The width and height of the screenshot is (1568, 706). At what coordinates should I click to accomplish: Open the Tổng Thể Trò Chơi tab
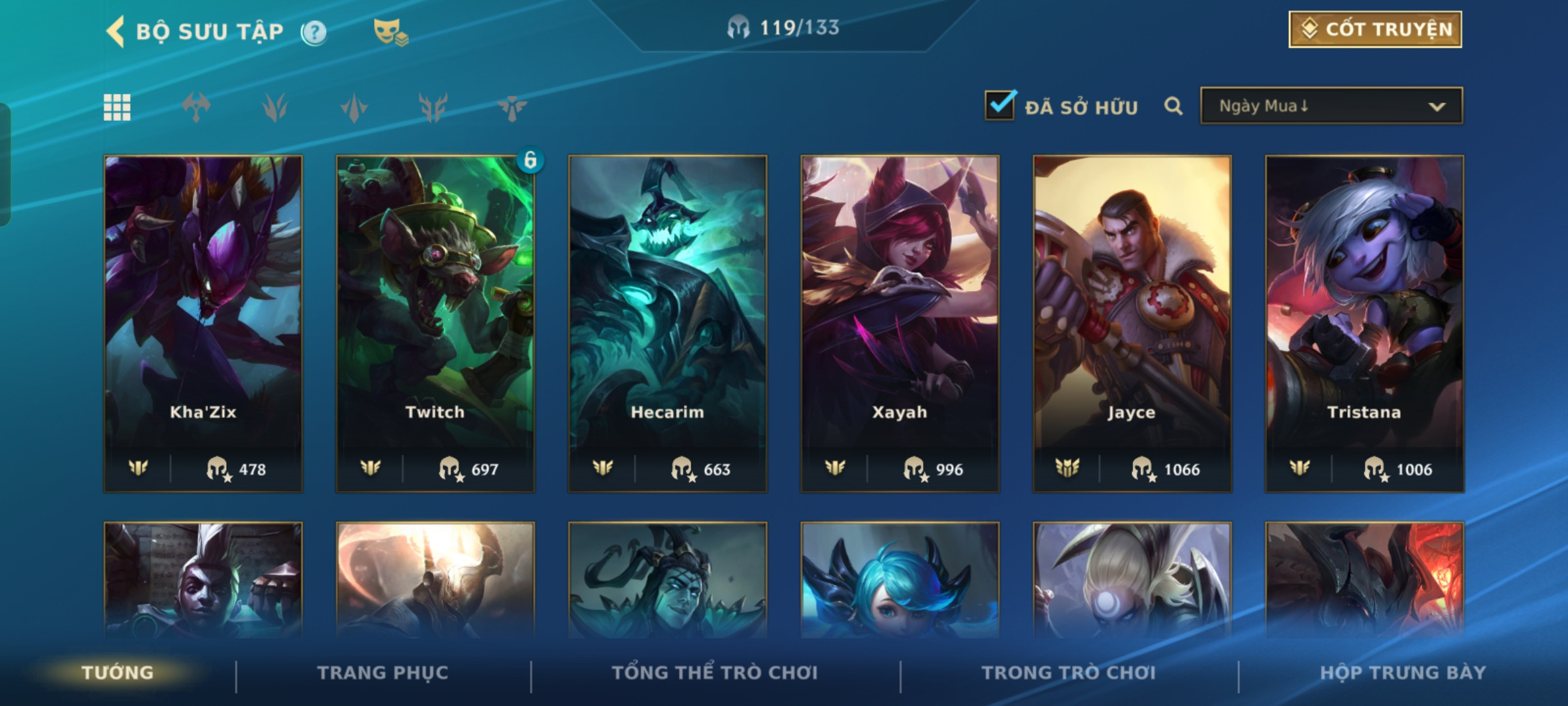[x=715, y=673]
